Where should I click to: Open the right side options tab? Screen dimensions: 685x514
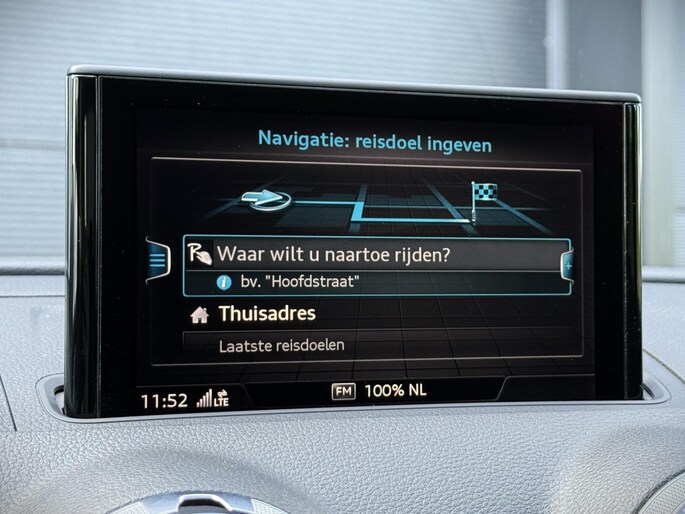(x=567, y=267)
